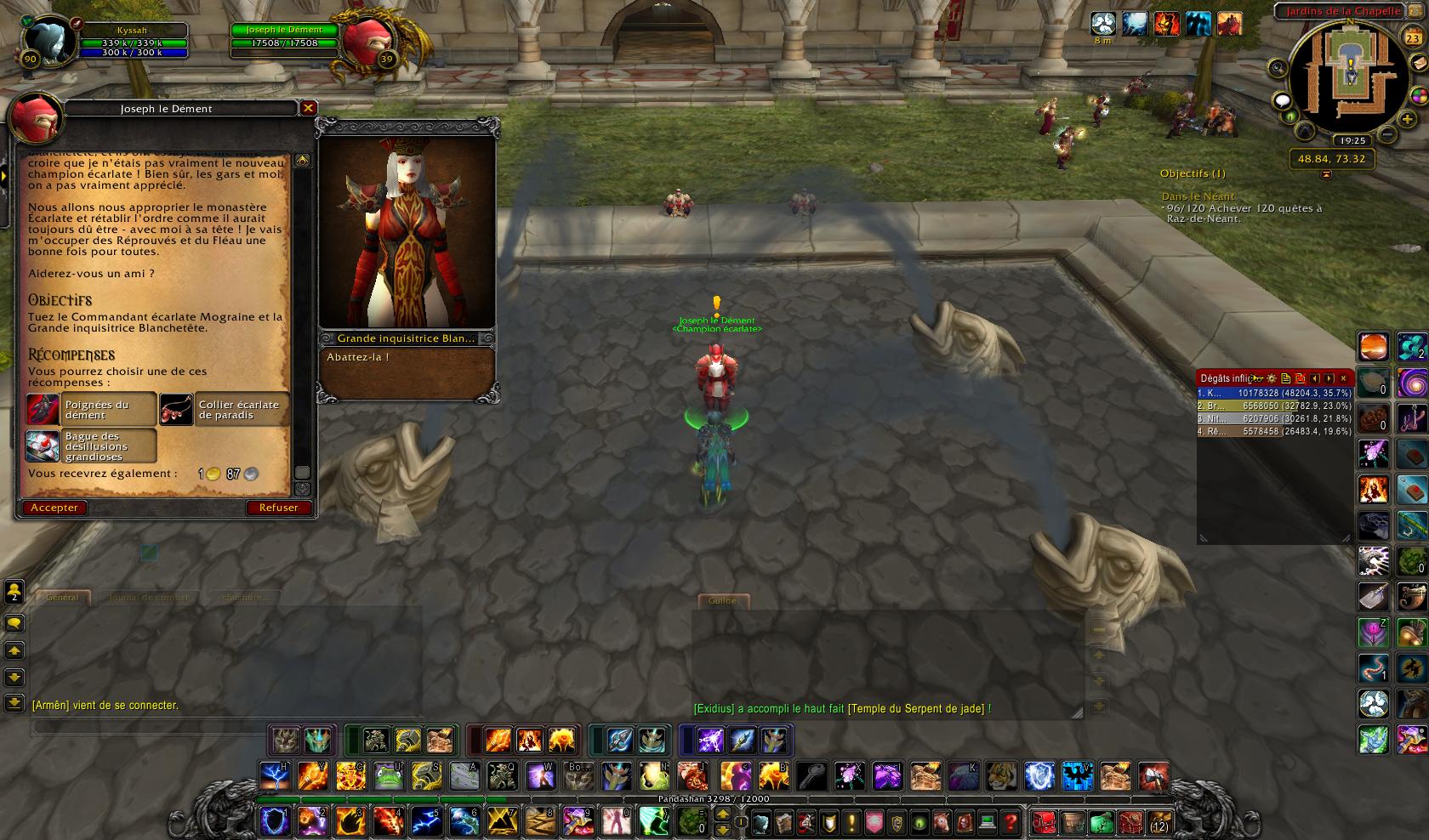Click the chapel gardens minimap
Image resolution: width=1429 pixels, height=840 pixels.
1349,76
